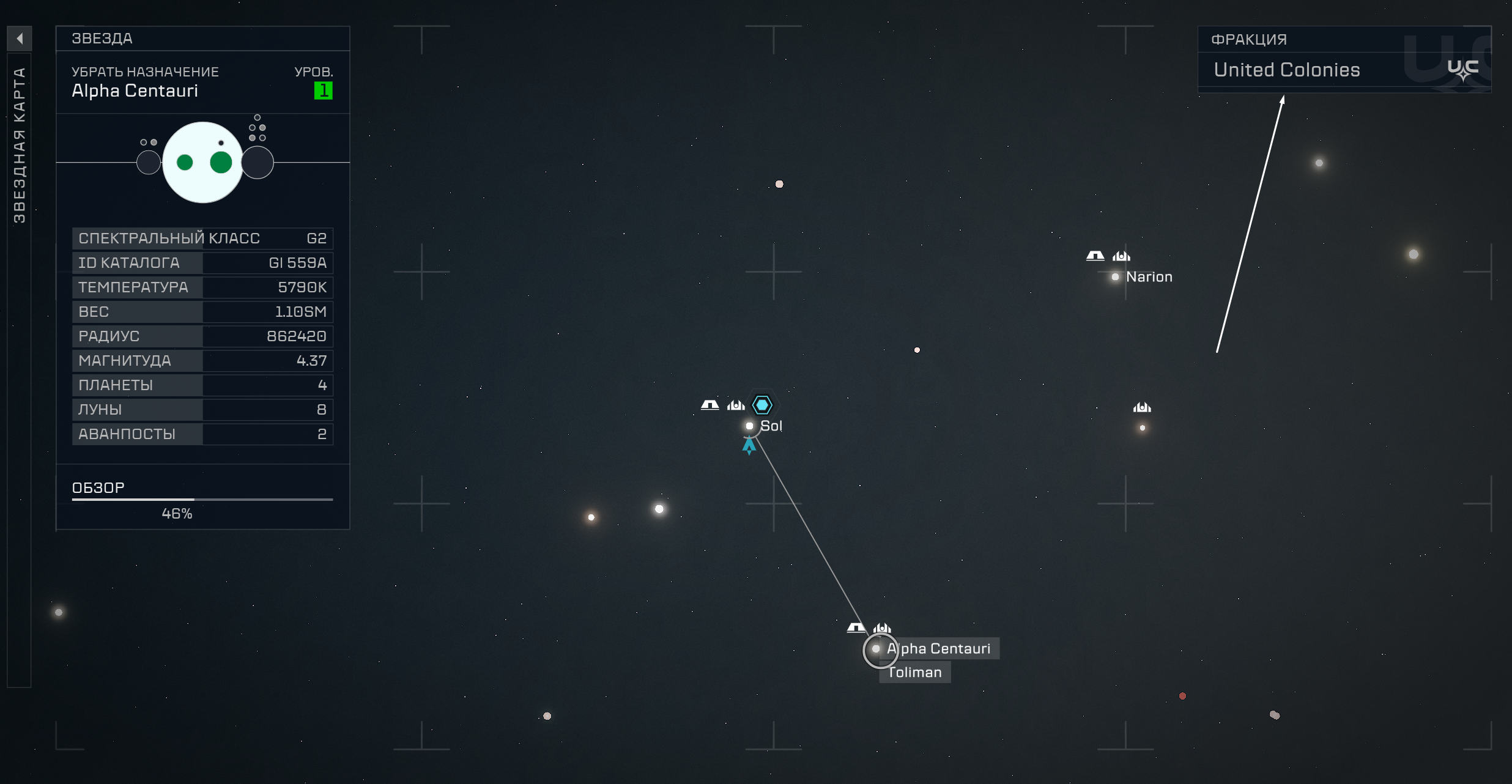Click the ship icon above the unnamed eastern star
The height and width of the screenshot is (784, 1512).
click(1141, 407)
